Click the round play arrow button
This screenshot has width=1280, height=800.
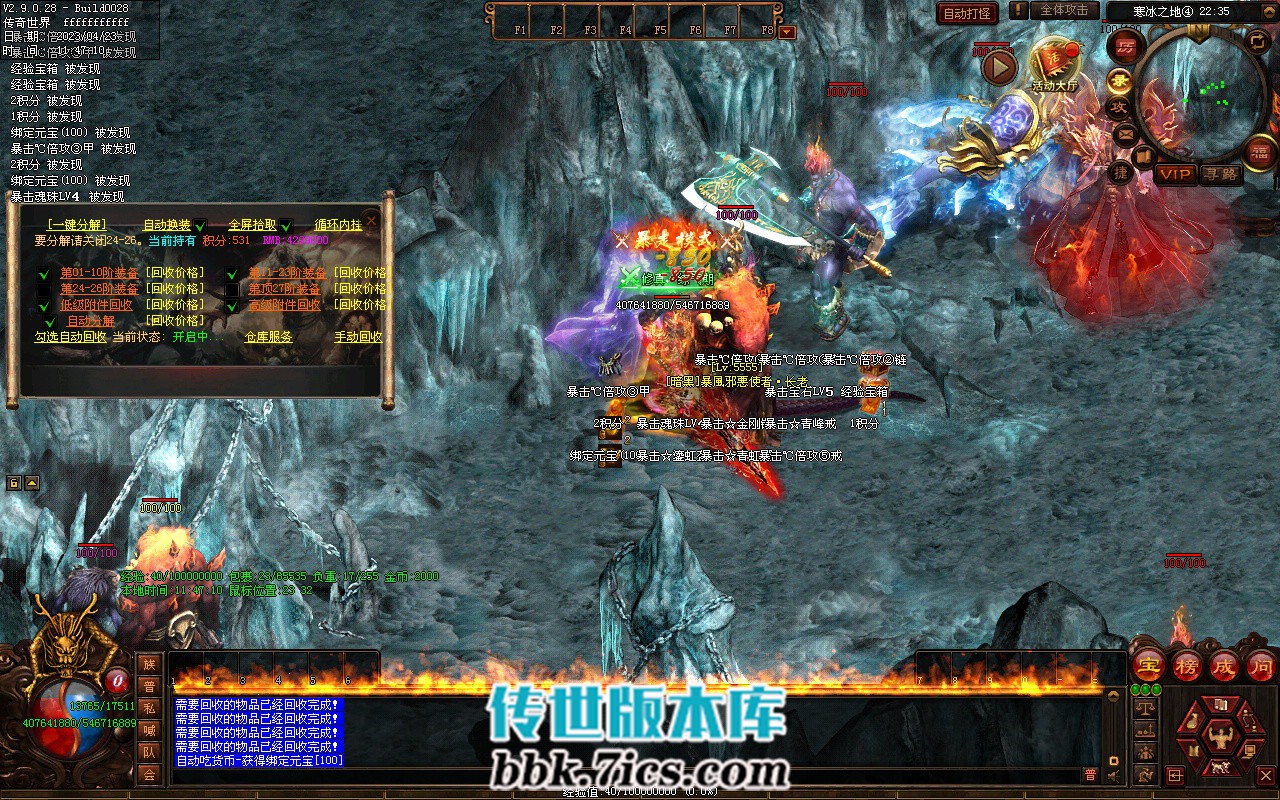click(998, 67)
